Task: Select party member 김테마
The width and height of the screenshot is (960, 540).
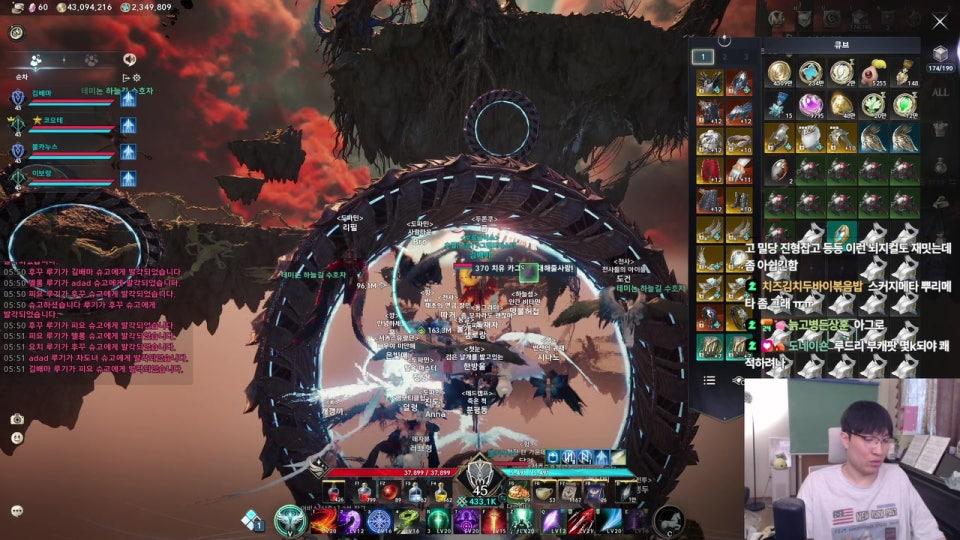Action: pyautogui.click(x=41, y=92)
